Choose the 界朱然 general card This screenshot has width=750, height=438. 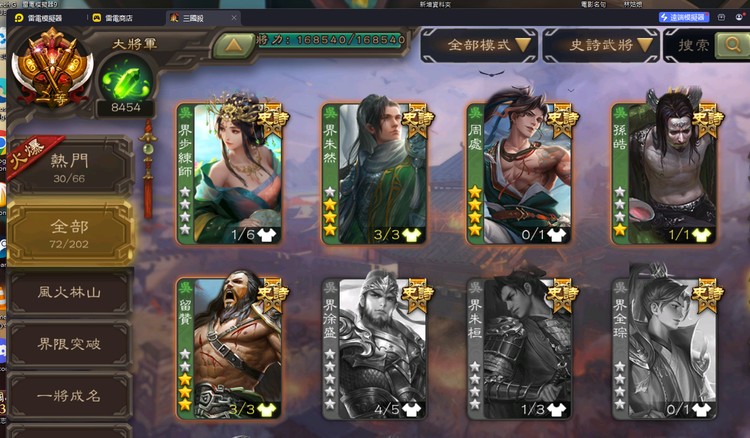click(374, 173)
